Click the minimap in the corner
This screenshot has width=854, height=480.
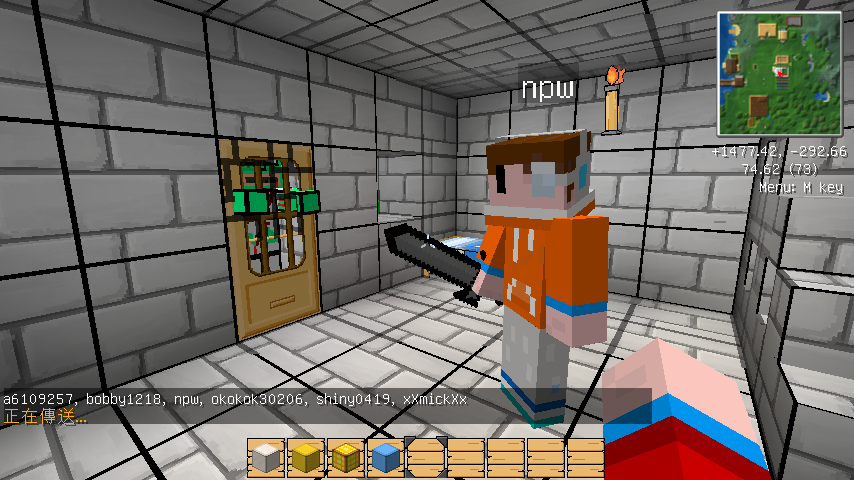pos(781,73)
